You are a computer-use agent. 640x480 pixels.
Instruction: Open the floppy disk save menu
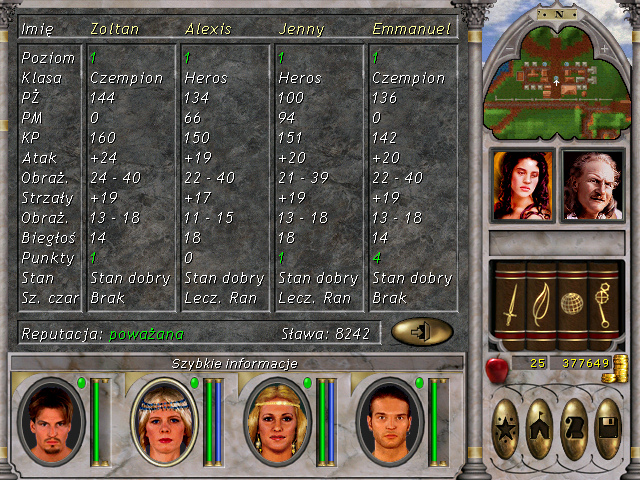[608, 428]
